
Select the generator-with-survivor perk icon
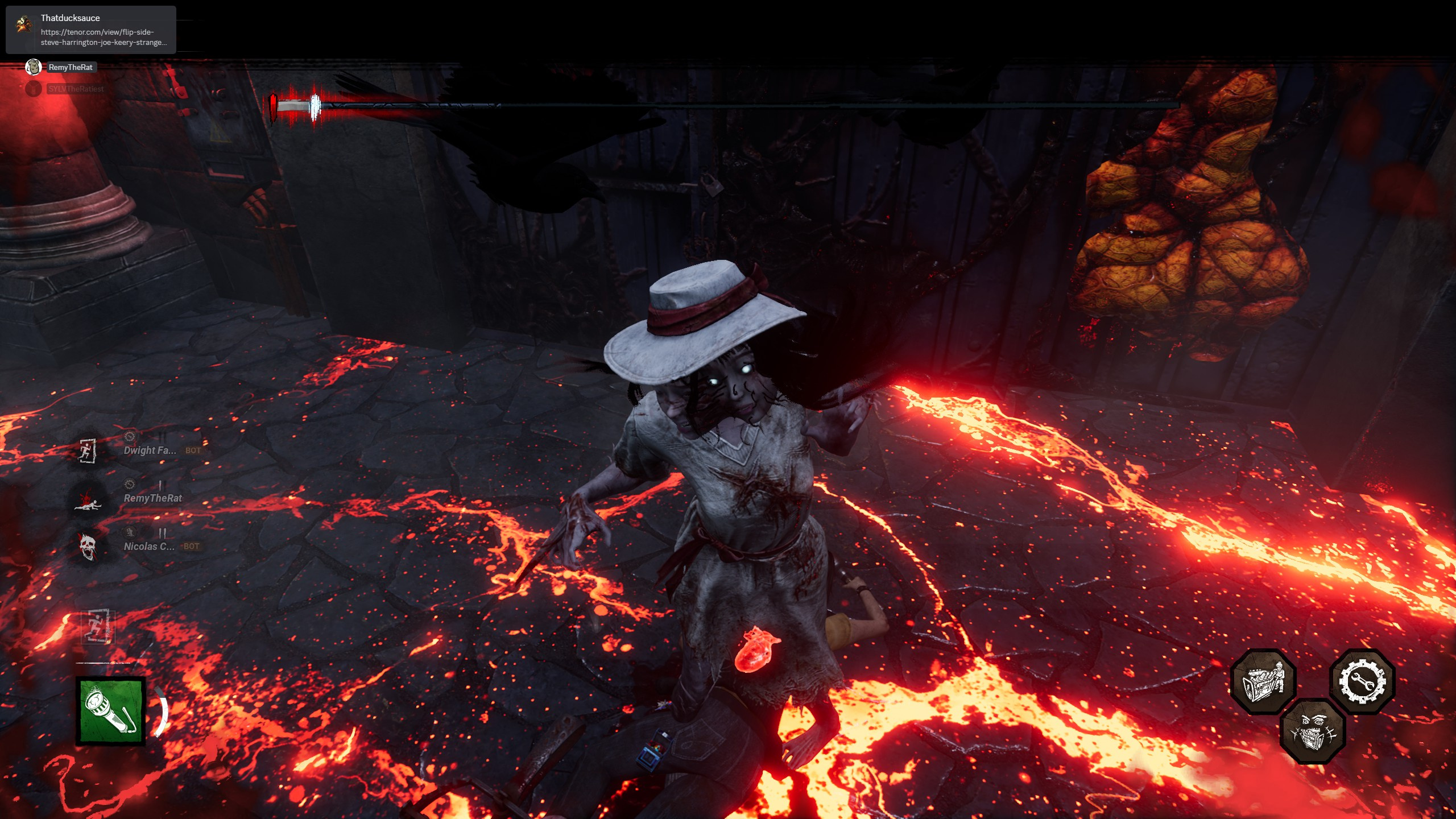tap(1263, 681)
